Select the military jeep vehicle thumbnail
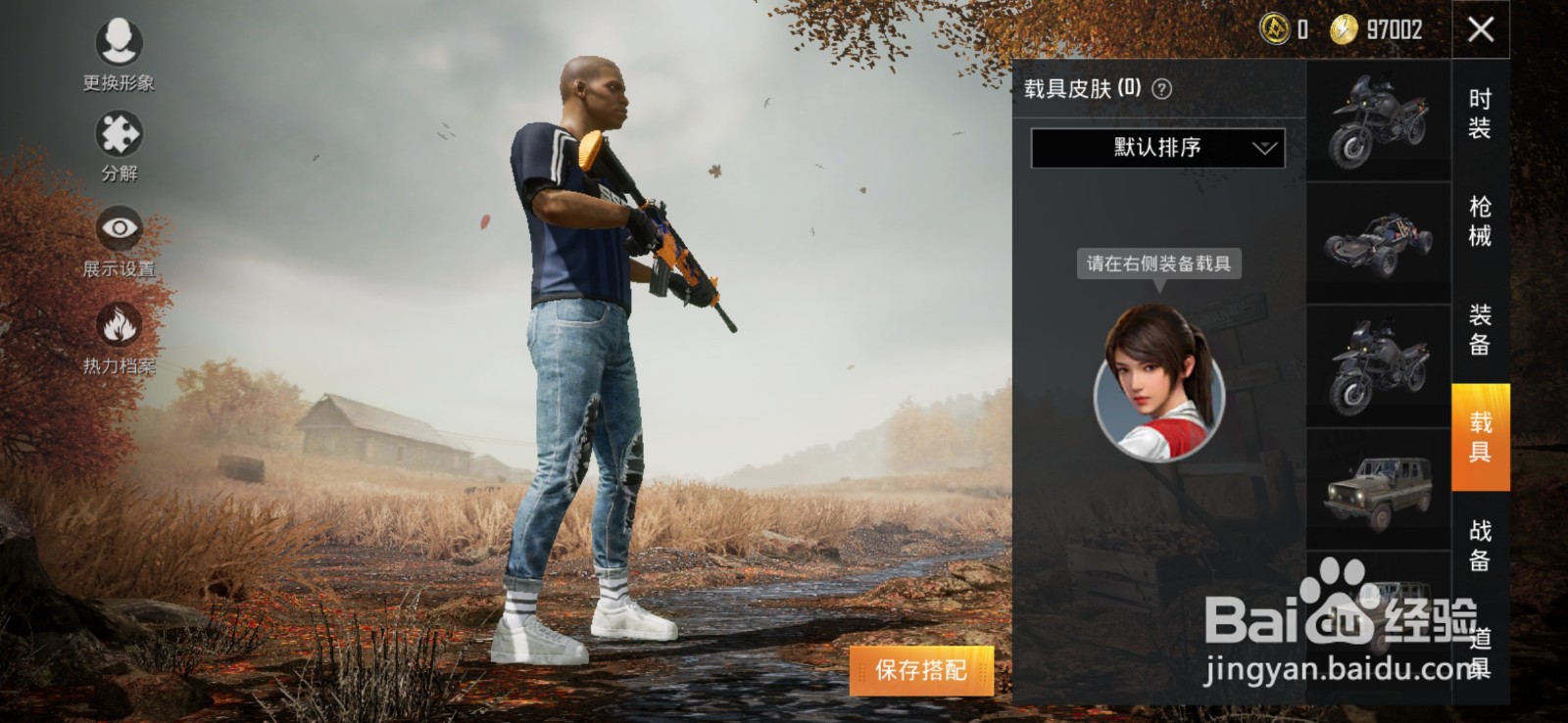Viewport: 1568px width, 723px height. [x=1377, y=490]
